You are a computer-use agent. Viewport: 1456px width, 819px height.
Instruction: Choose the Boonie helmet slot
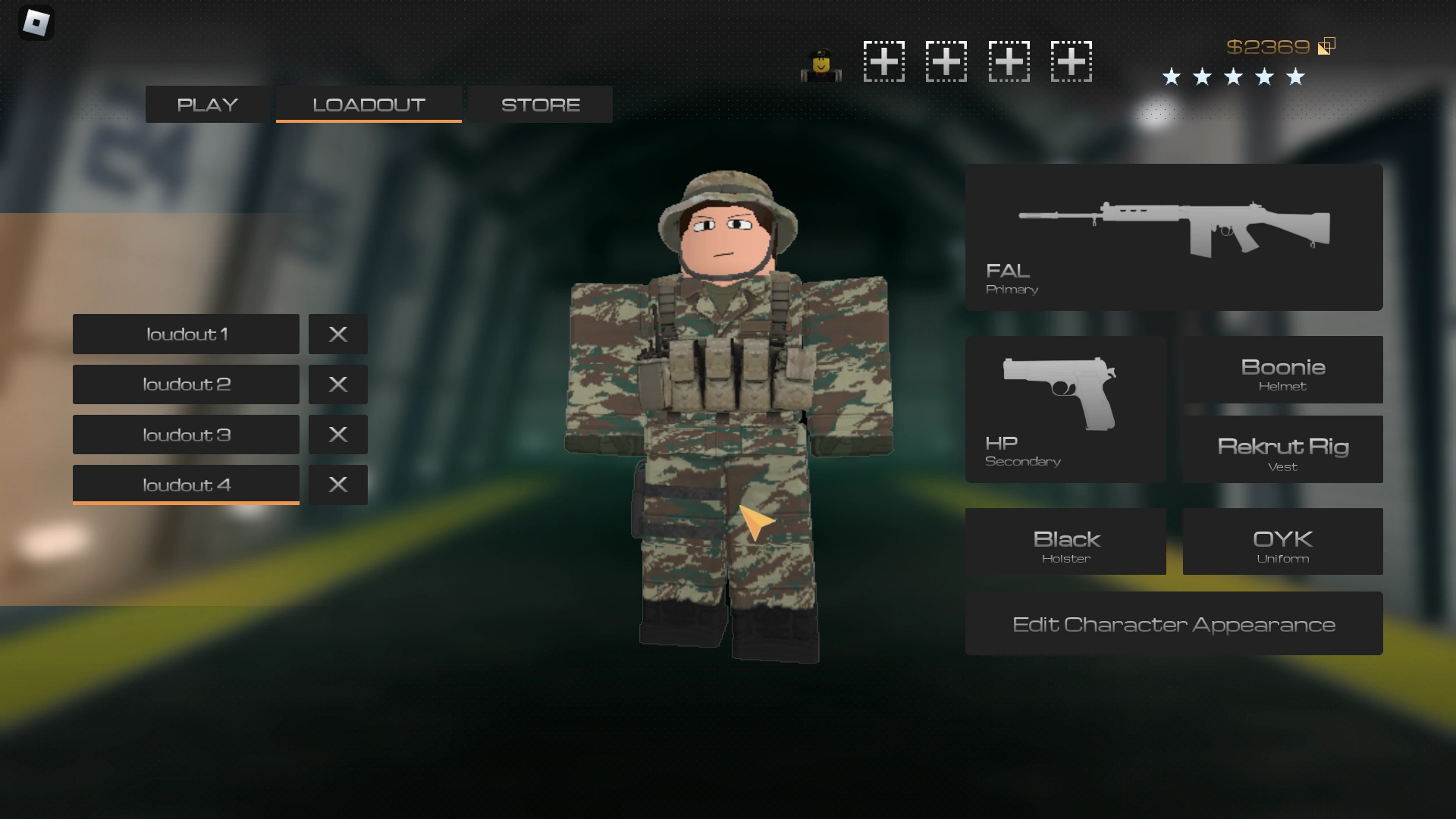1281,369
